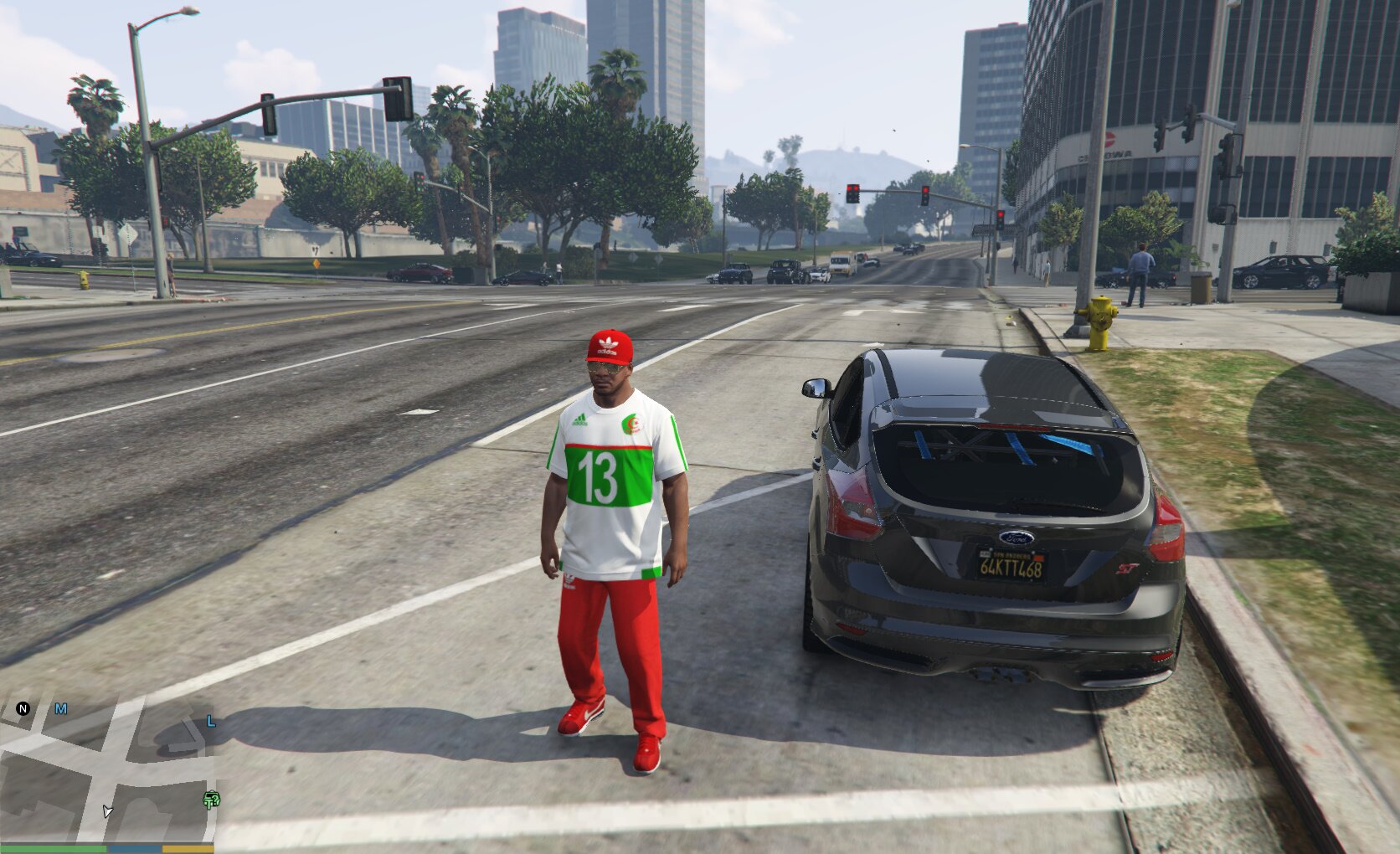Click the north compass N indicator
The image size is (1400, 854).
pos(23,708)
